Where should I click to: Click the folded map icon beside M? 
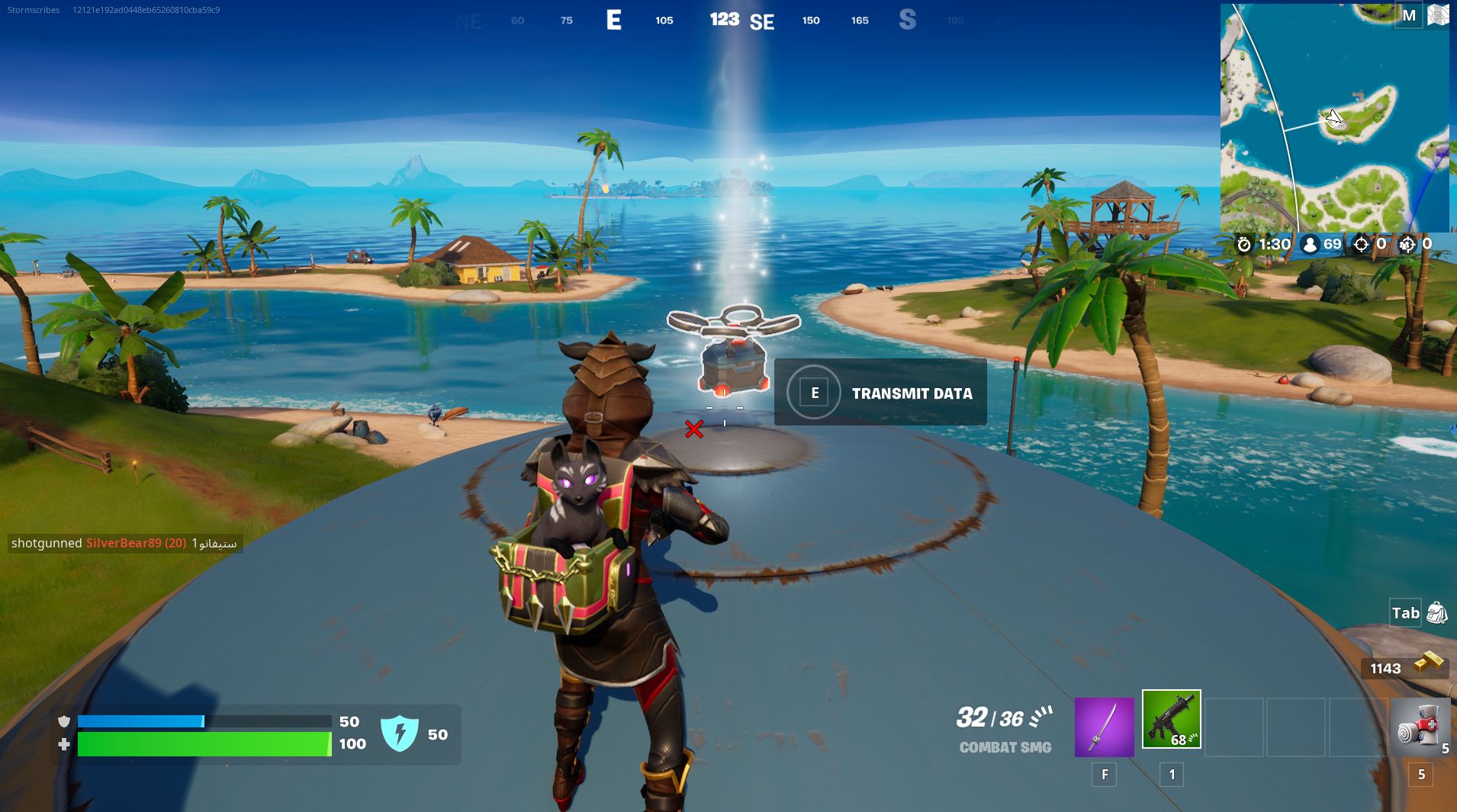(1439, 14)
